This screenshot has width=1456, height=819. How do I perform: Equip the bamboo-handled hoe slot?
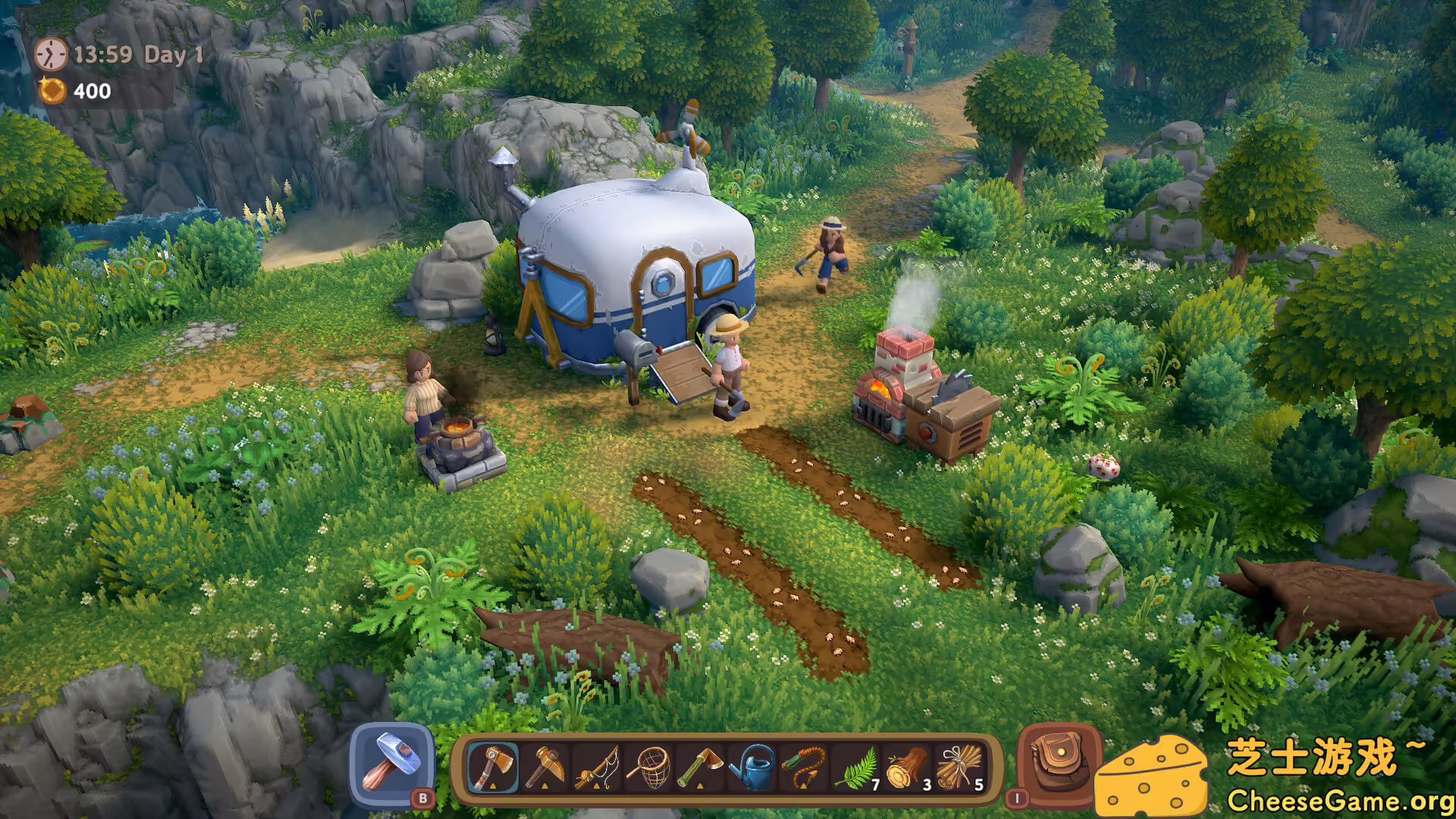pos(701,767)
